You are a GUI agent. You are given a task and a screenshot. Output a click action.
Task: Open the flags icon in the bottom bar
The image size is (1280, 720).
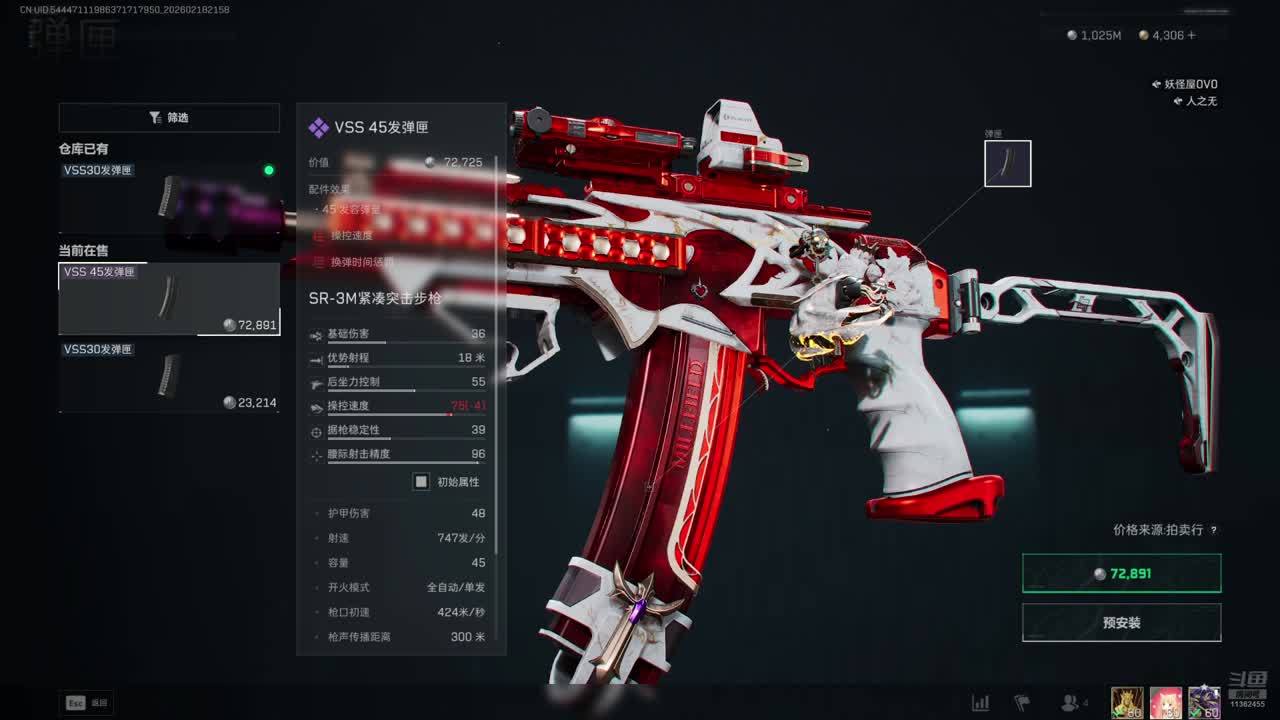(1022, 703)
